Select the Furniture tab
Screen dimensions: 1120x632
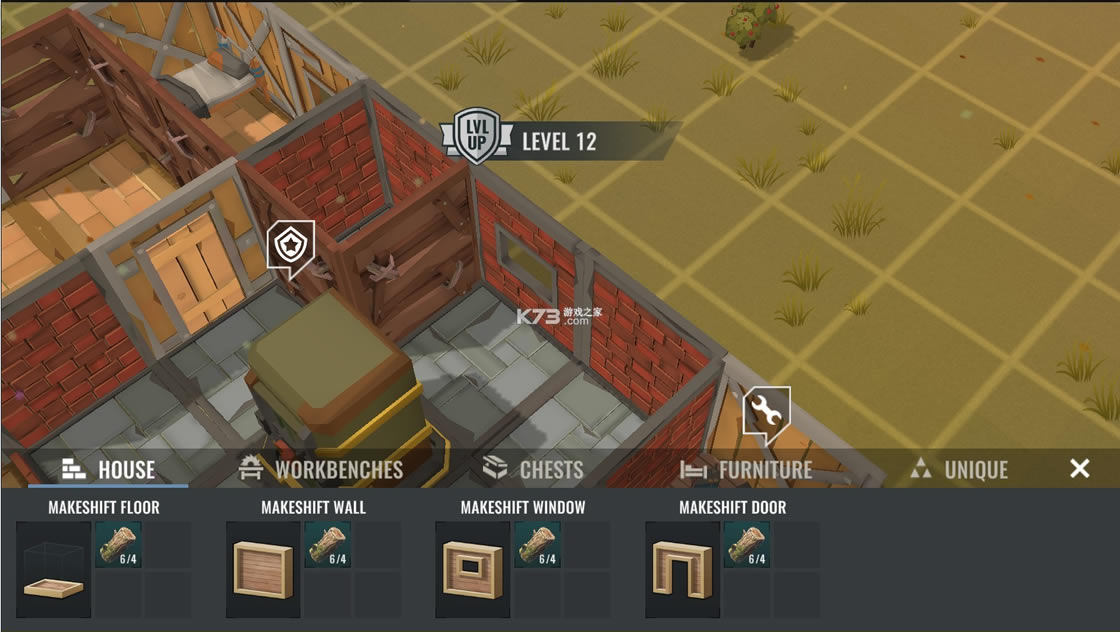(746, 469)
